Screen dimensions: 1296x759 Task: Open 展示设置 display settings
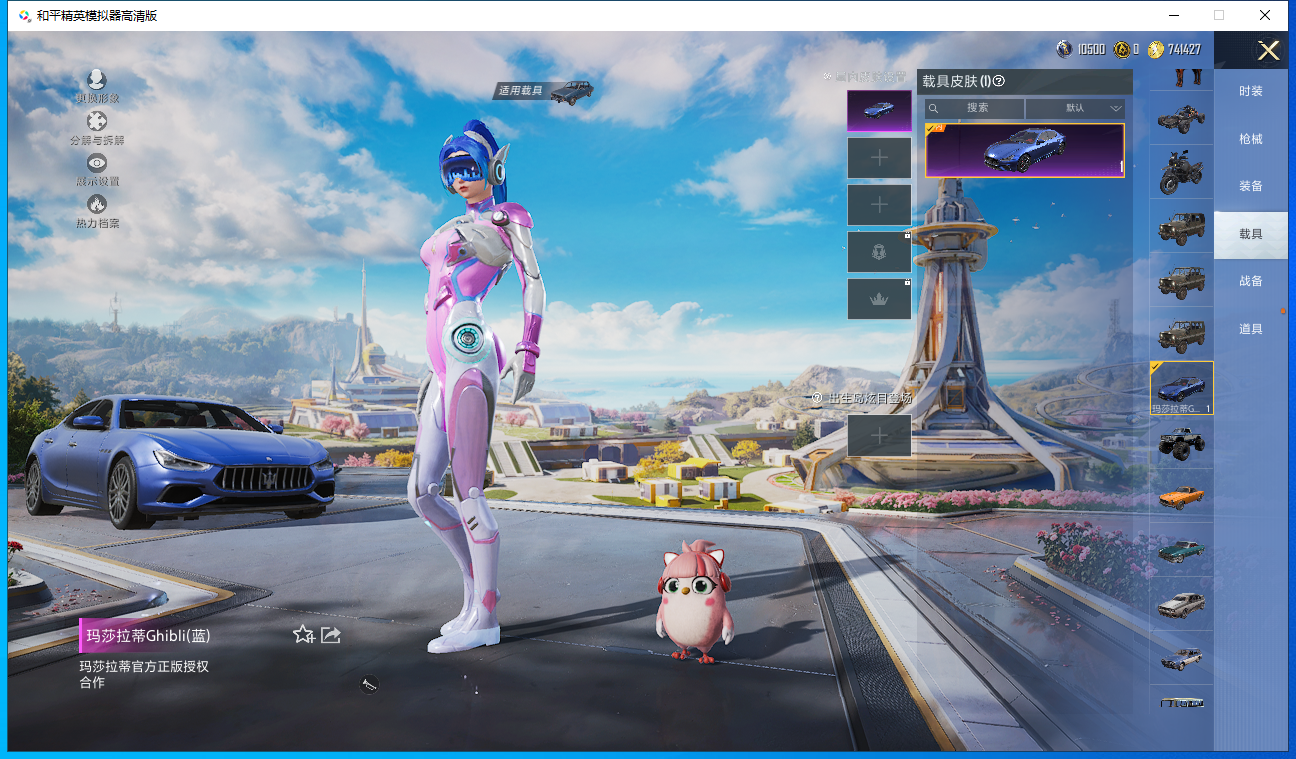97,164
